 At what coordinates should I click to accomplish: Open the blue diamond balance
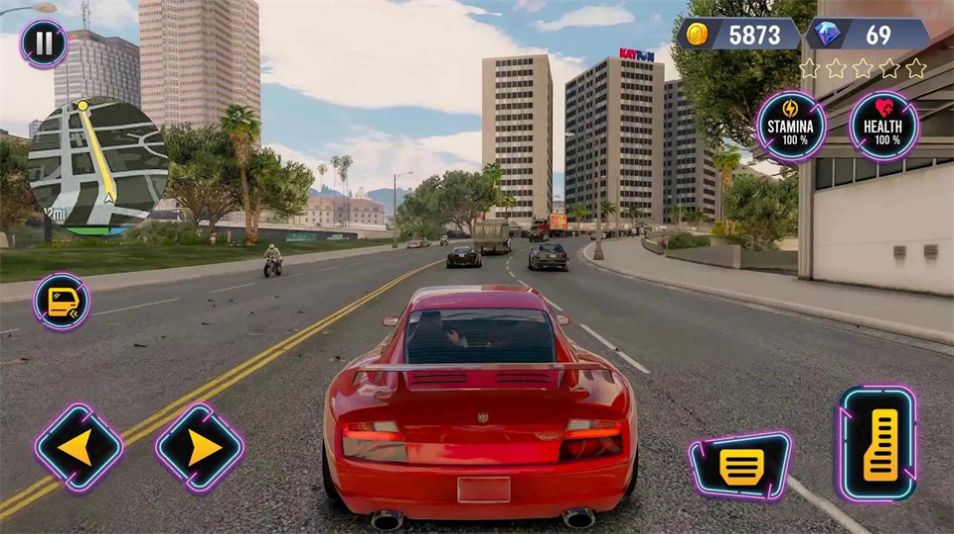coord(866,35)
